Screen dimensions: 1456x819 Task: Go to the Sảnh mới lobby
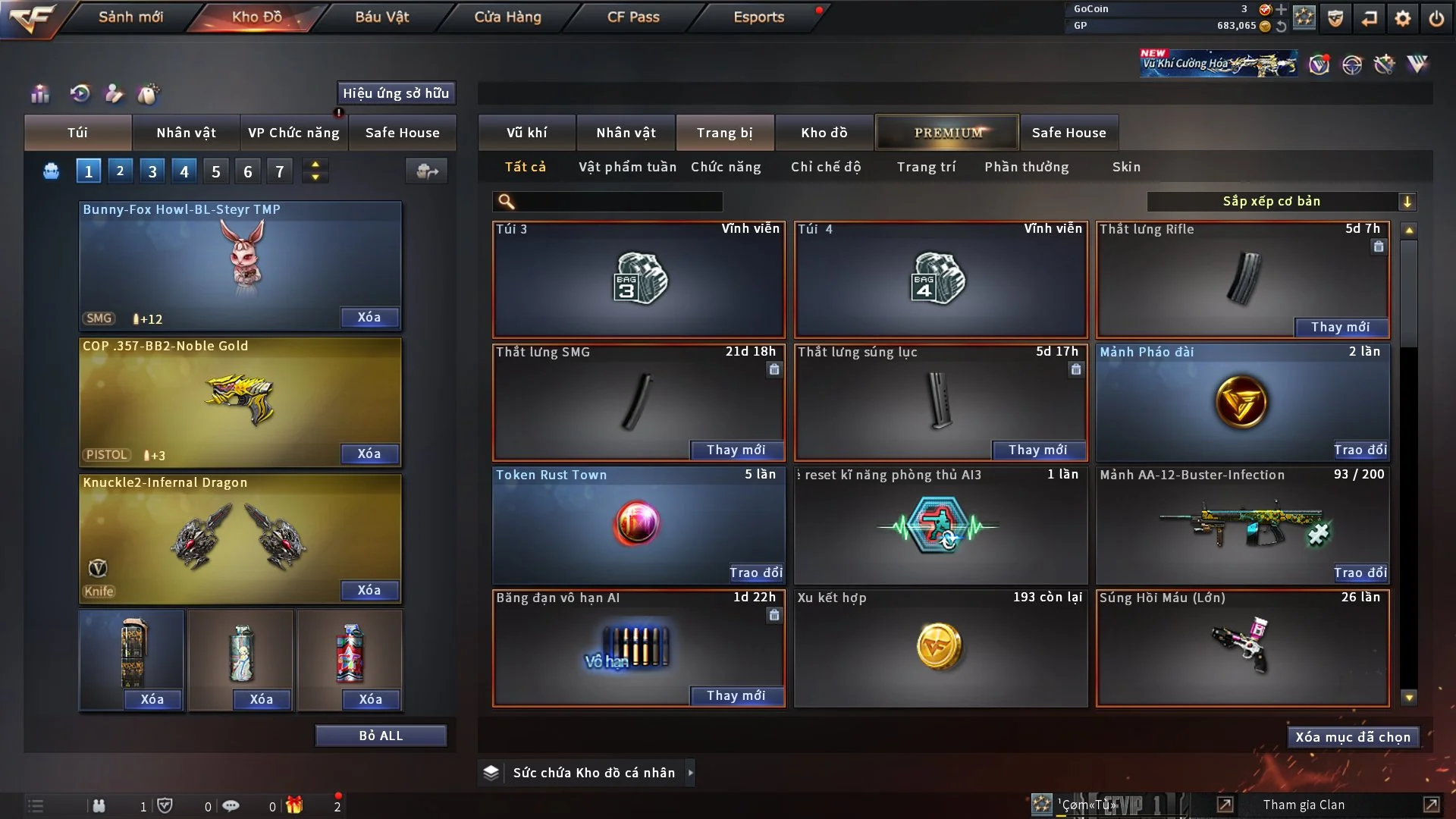(130, 17)
